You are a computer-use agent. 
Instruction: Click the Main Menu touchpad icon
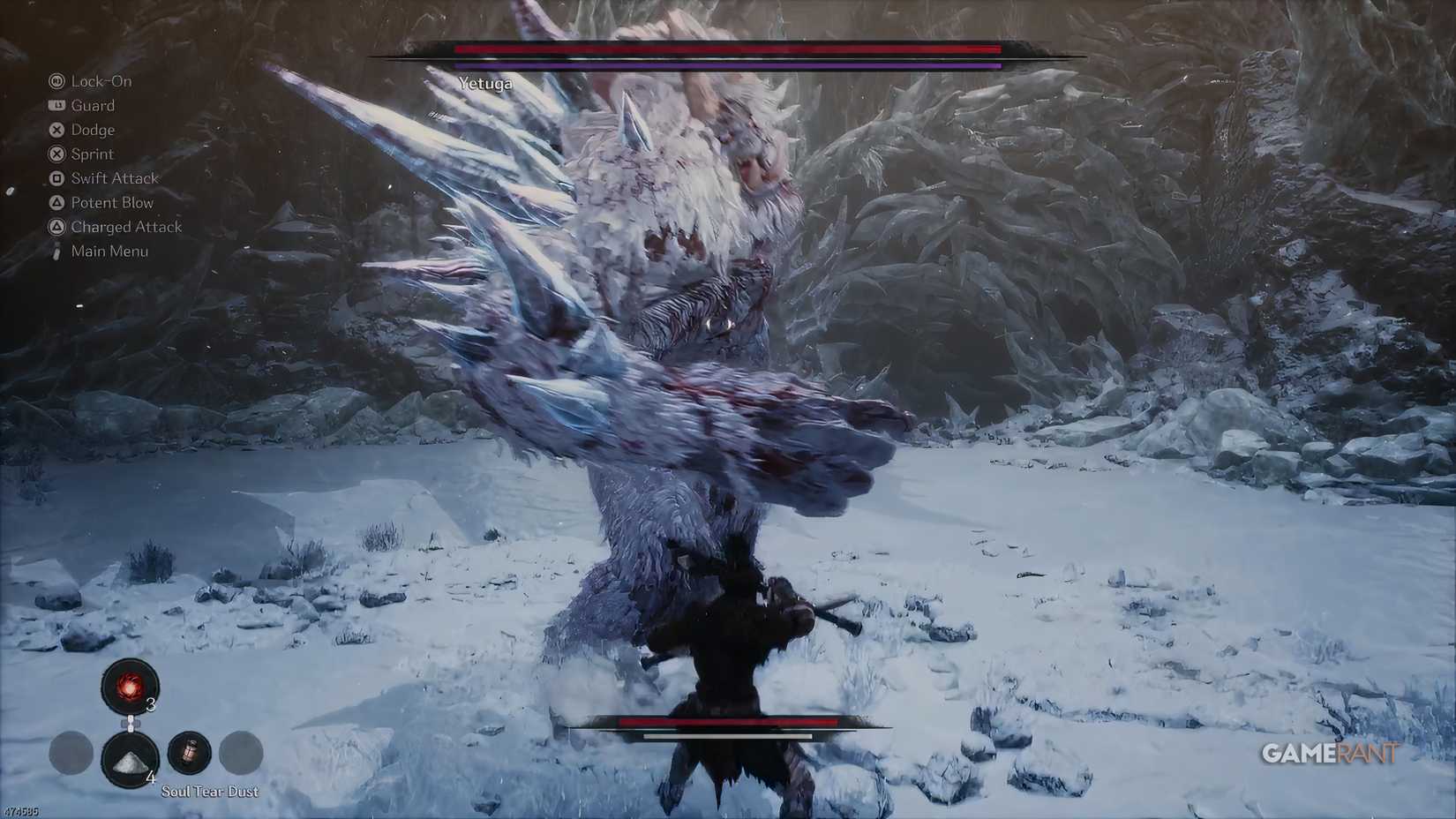pyautogui.click(x=56, y=250)
